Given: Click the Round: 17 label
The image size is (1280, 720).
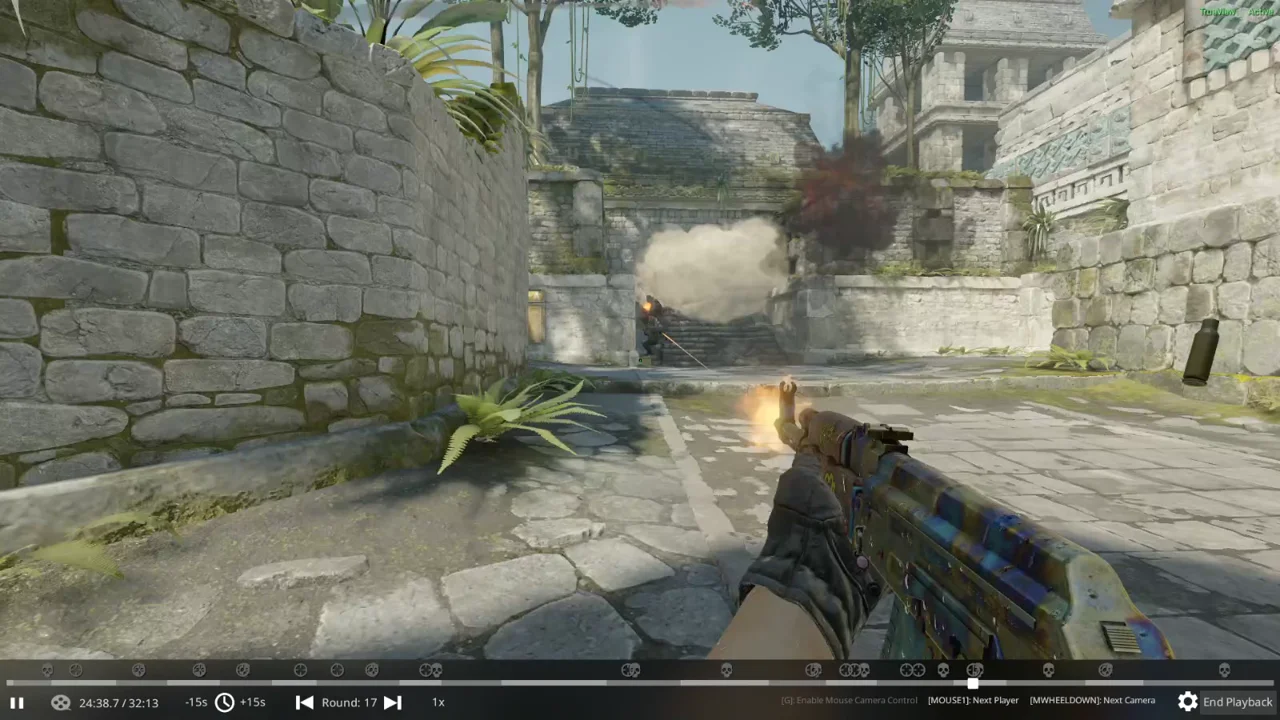Looking at the screenshot, I should tap(348, 702).
